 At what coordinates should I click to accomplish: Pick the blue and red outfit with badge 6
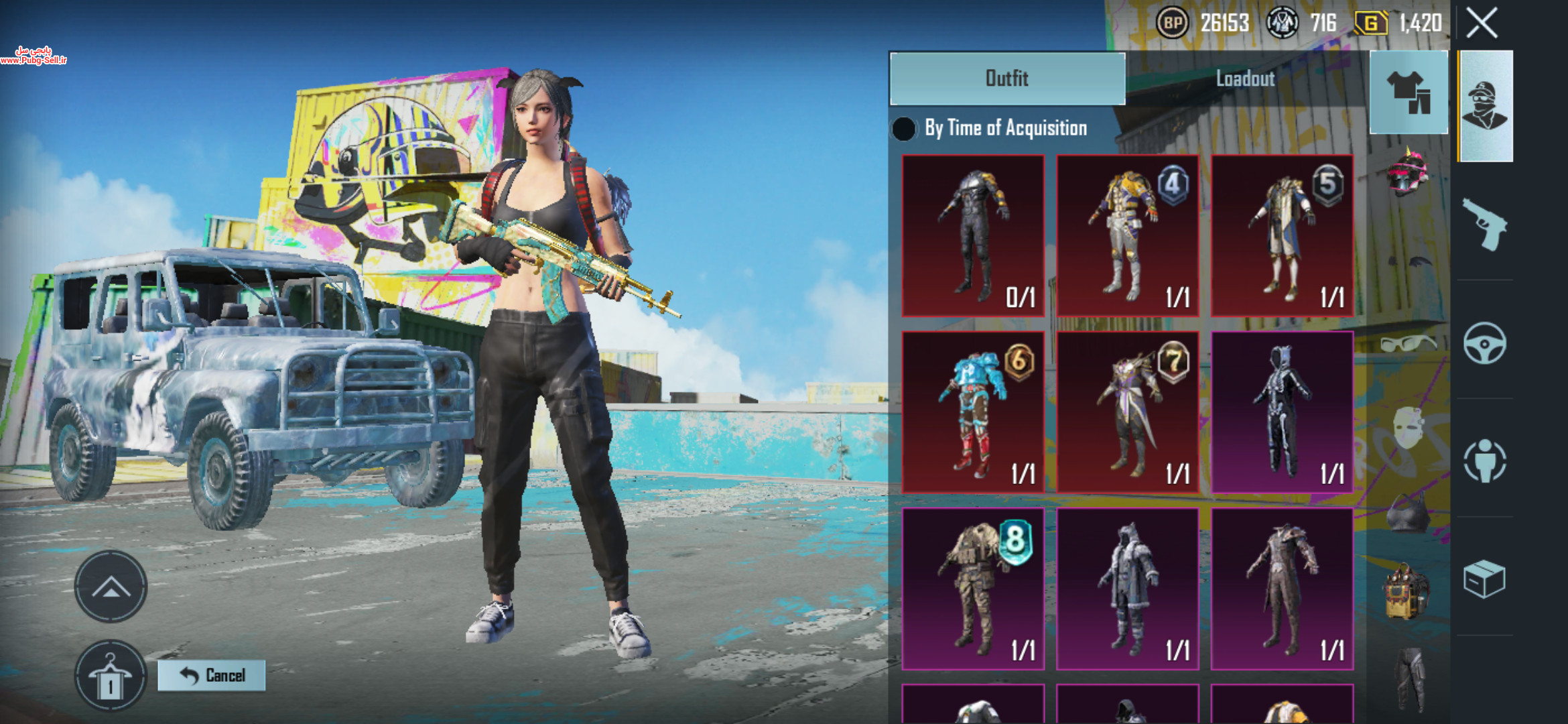pos(973,412)
